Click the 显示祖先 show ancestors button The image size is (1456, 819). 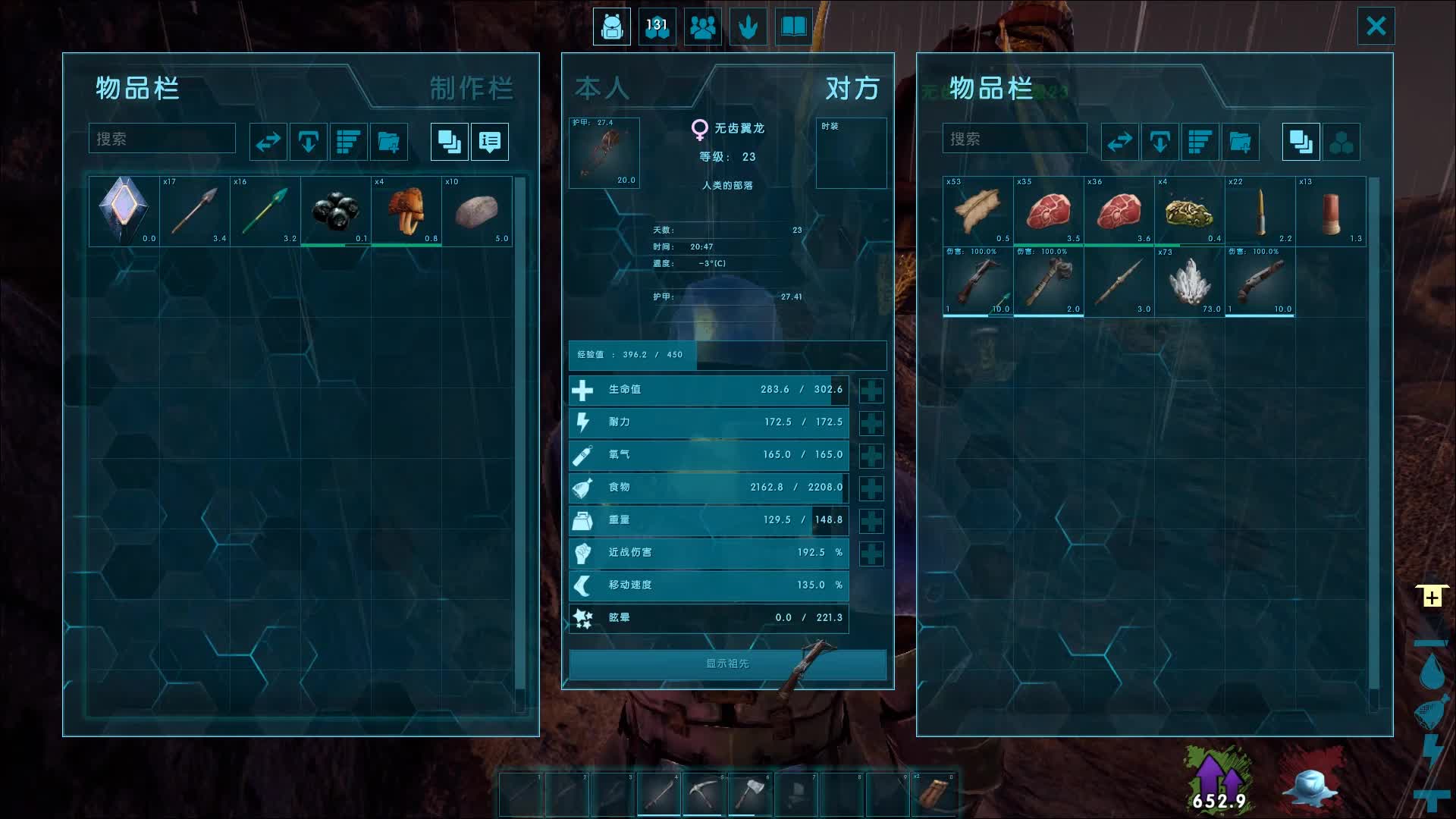point(727,664)
